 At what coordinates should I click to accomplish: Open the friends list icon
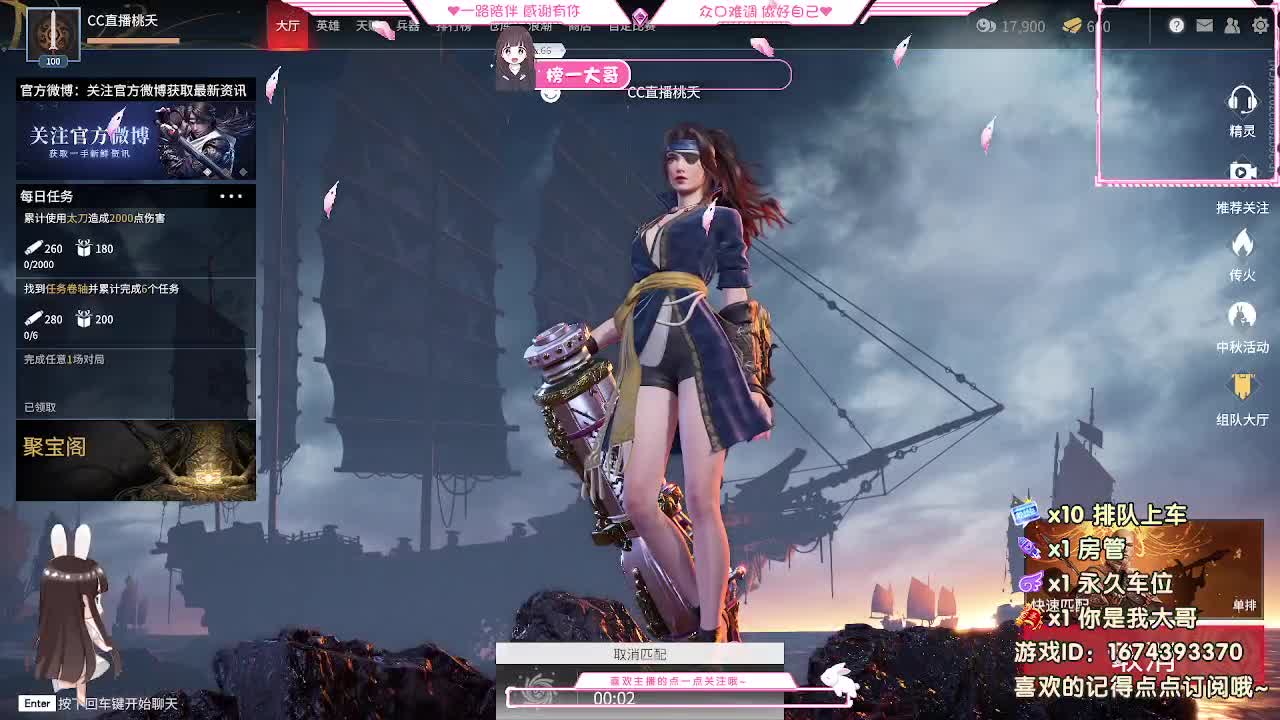(1231, 25)
